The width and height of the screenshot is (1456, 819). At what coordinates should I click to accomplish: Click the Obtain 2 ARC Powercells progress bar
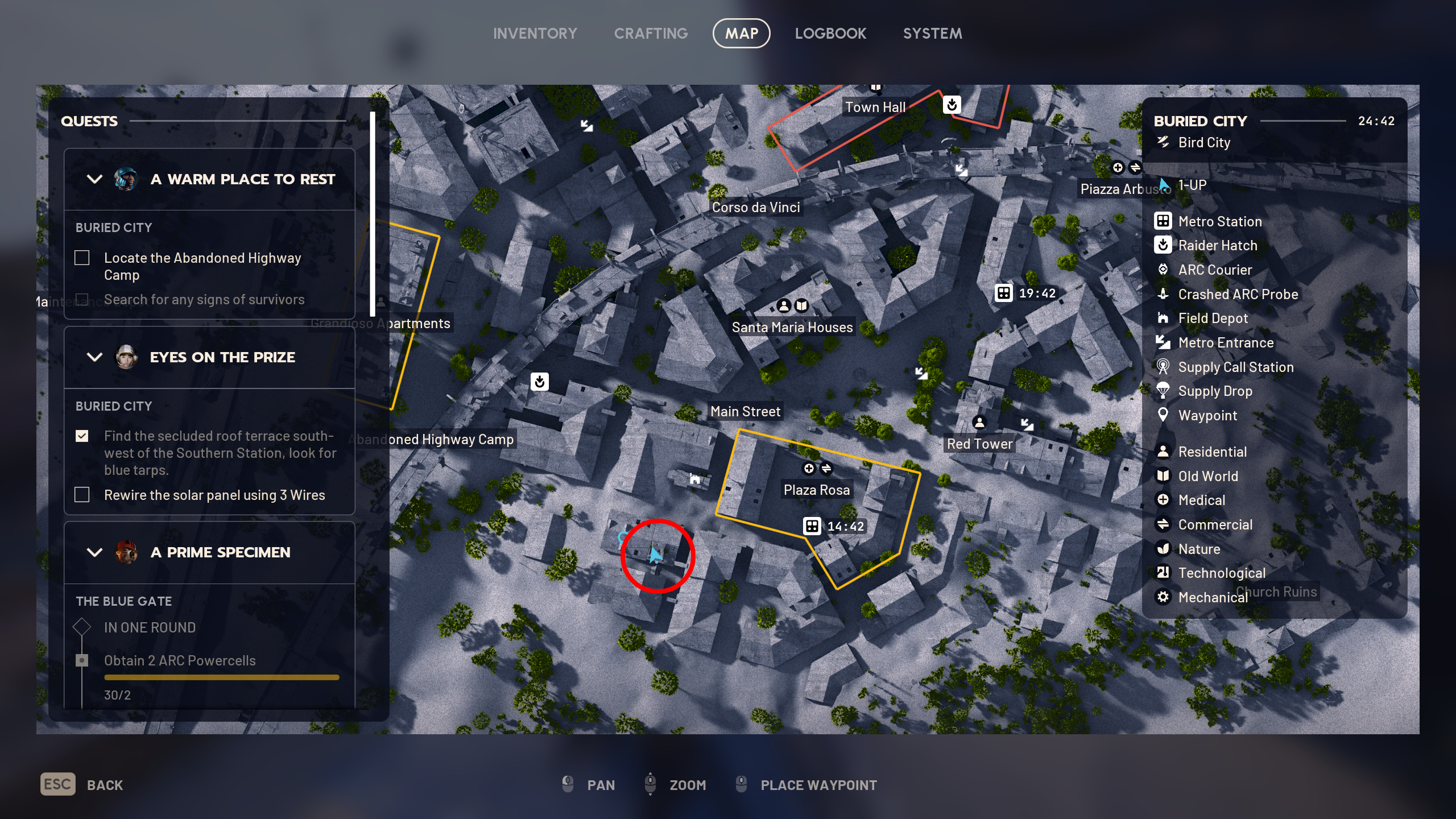click(222, 677)
